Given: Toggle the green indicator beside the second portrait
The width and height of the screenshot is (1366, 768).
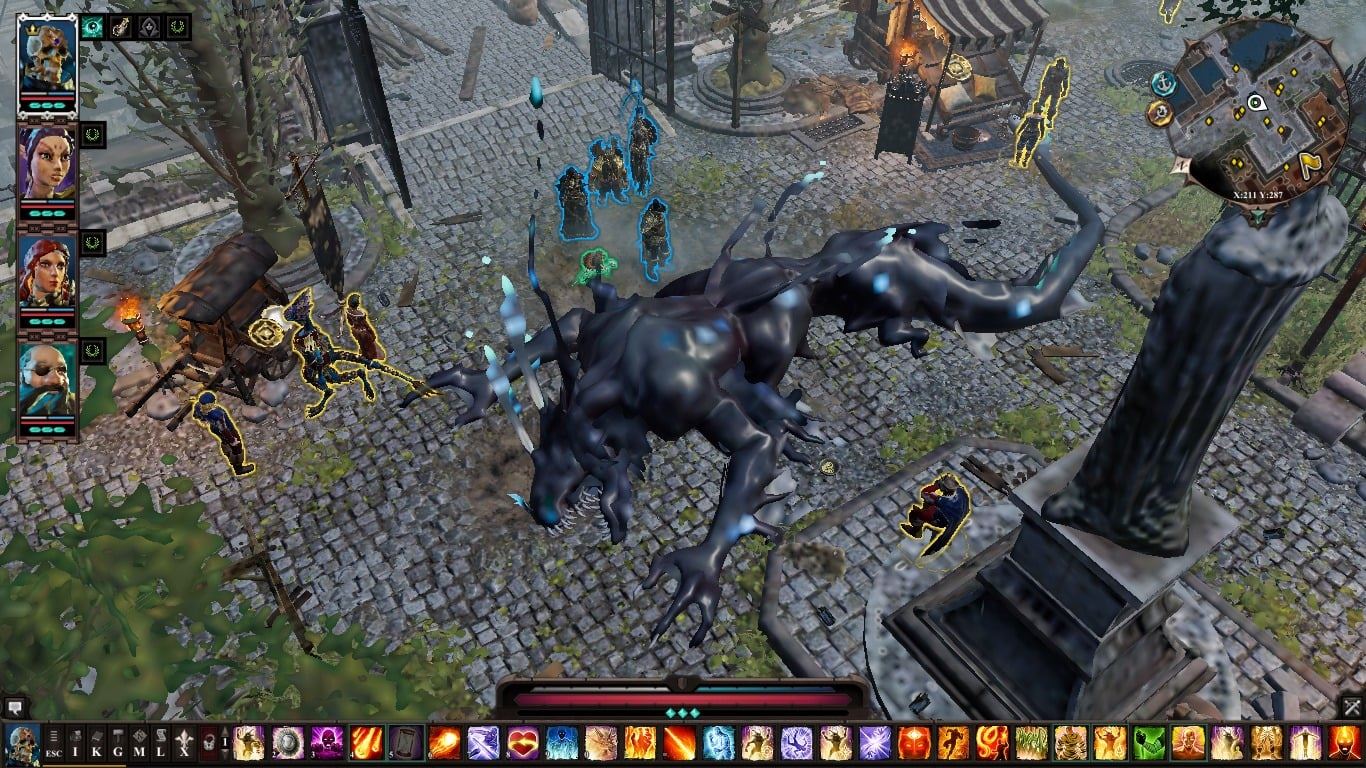Looking at the screenshot, I should point(92,135).
